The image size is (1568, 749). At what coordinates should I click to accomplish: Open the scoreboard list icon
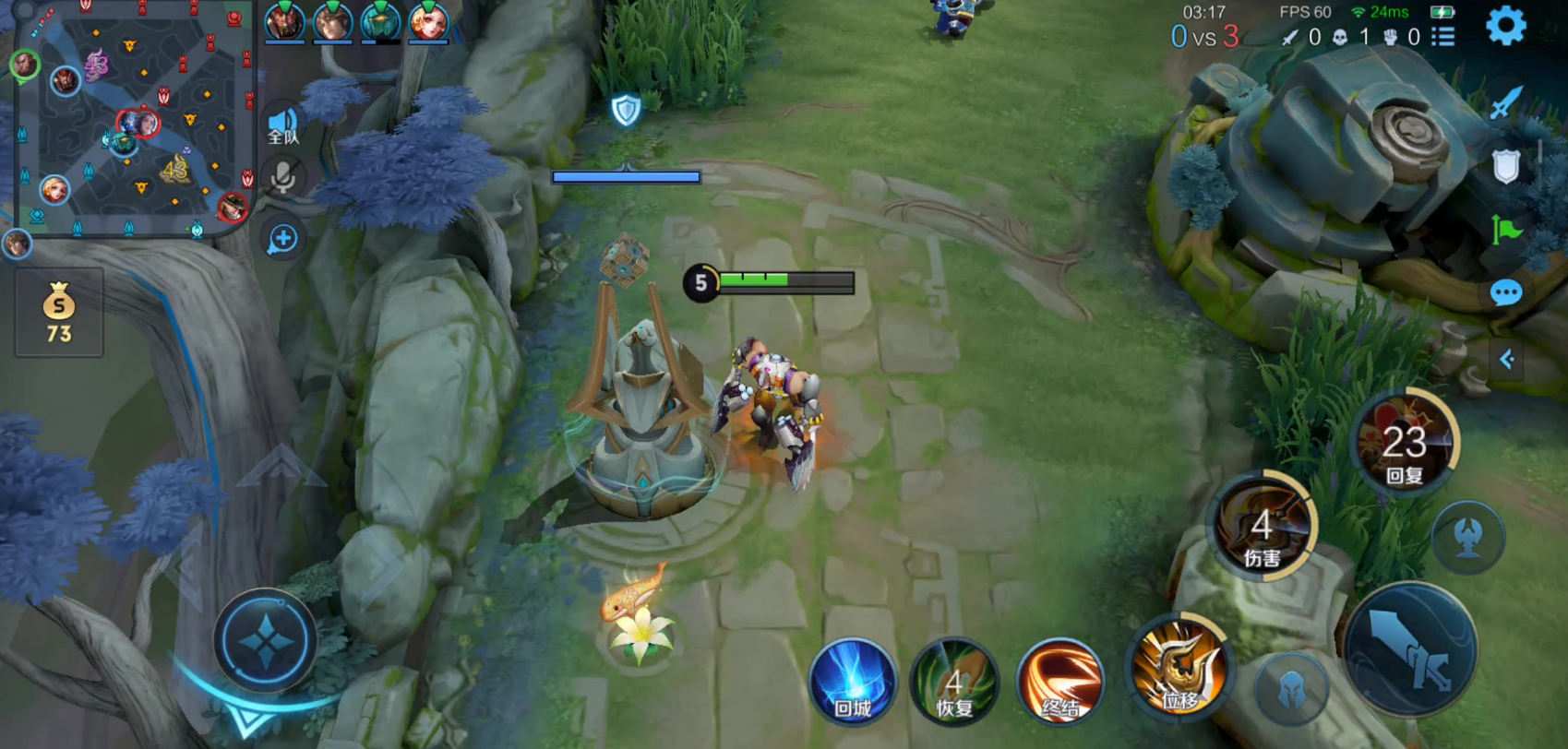(1442, 37)
